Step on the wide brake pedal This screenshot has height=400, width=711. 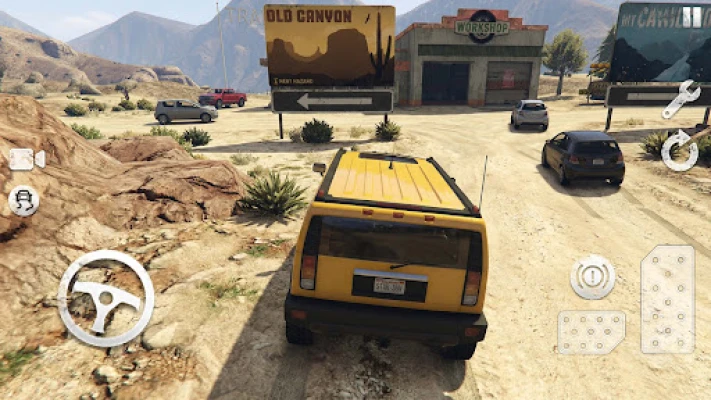pos(591,332)
